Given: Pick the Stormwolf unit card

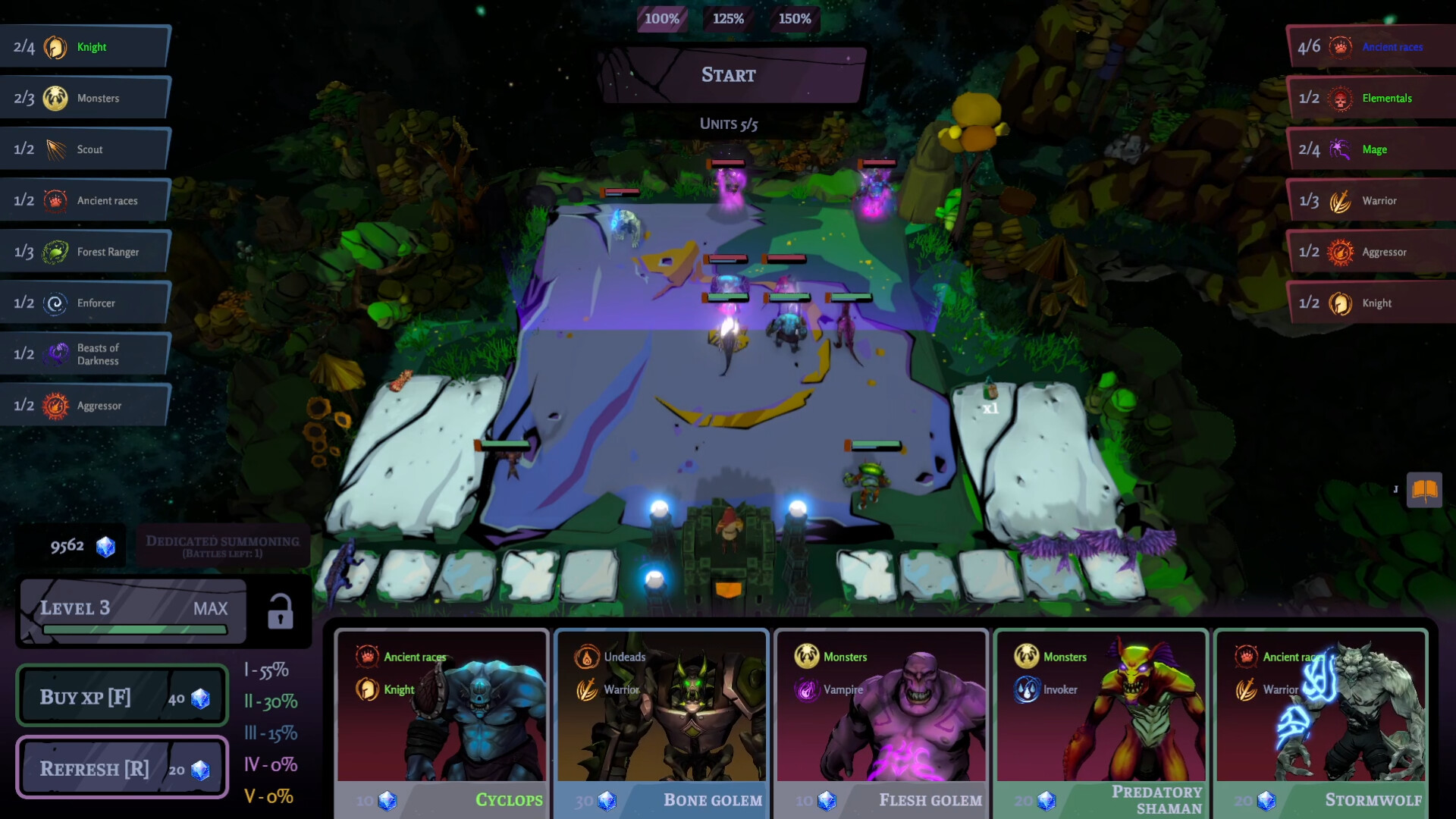Looking at the screenshot, I should point(1321,720).
